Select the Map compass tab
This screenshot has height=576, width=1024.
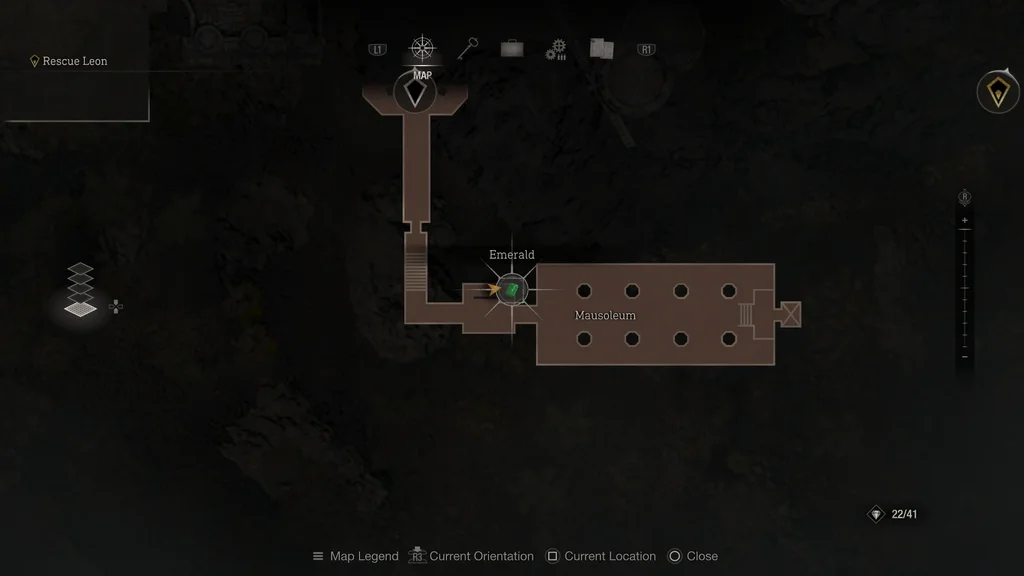pos(423,49)
